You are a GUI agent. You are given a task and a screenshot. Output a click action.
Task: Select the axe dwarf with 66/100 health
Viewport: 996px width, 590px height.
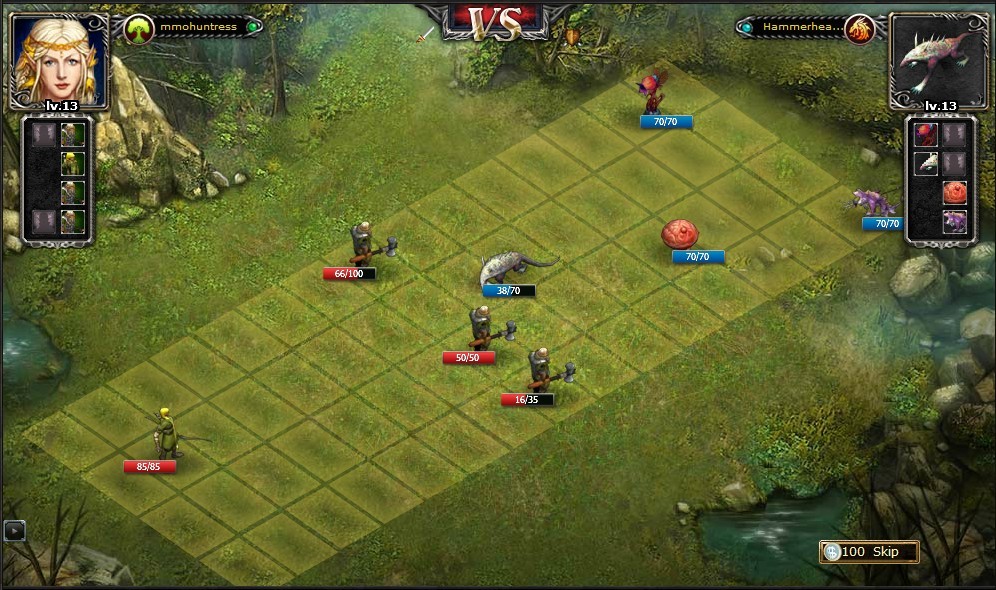click(365, 243)
